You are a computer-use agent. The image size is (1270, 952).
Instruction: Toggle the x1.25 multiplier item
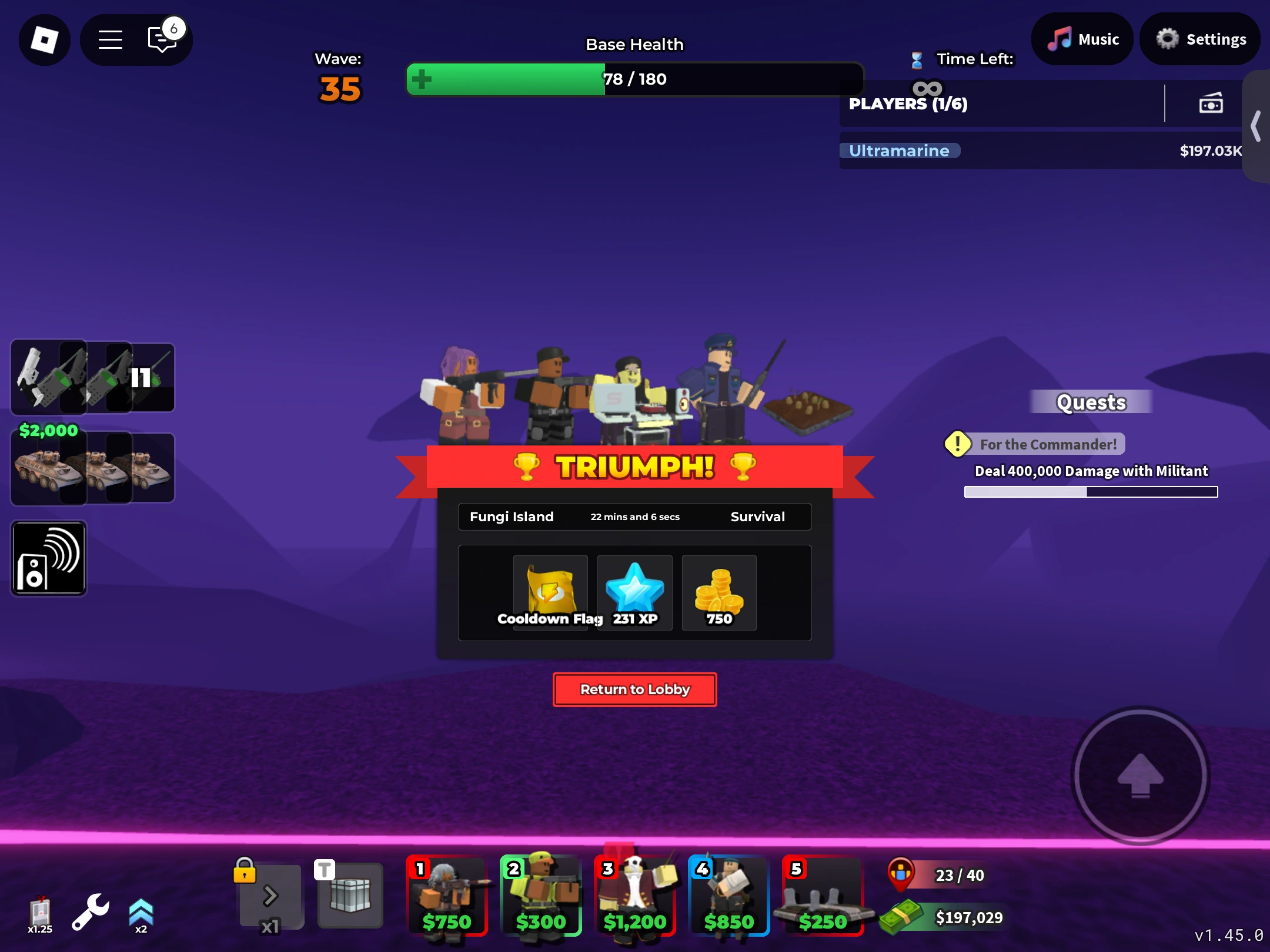[39, 910]
